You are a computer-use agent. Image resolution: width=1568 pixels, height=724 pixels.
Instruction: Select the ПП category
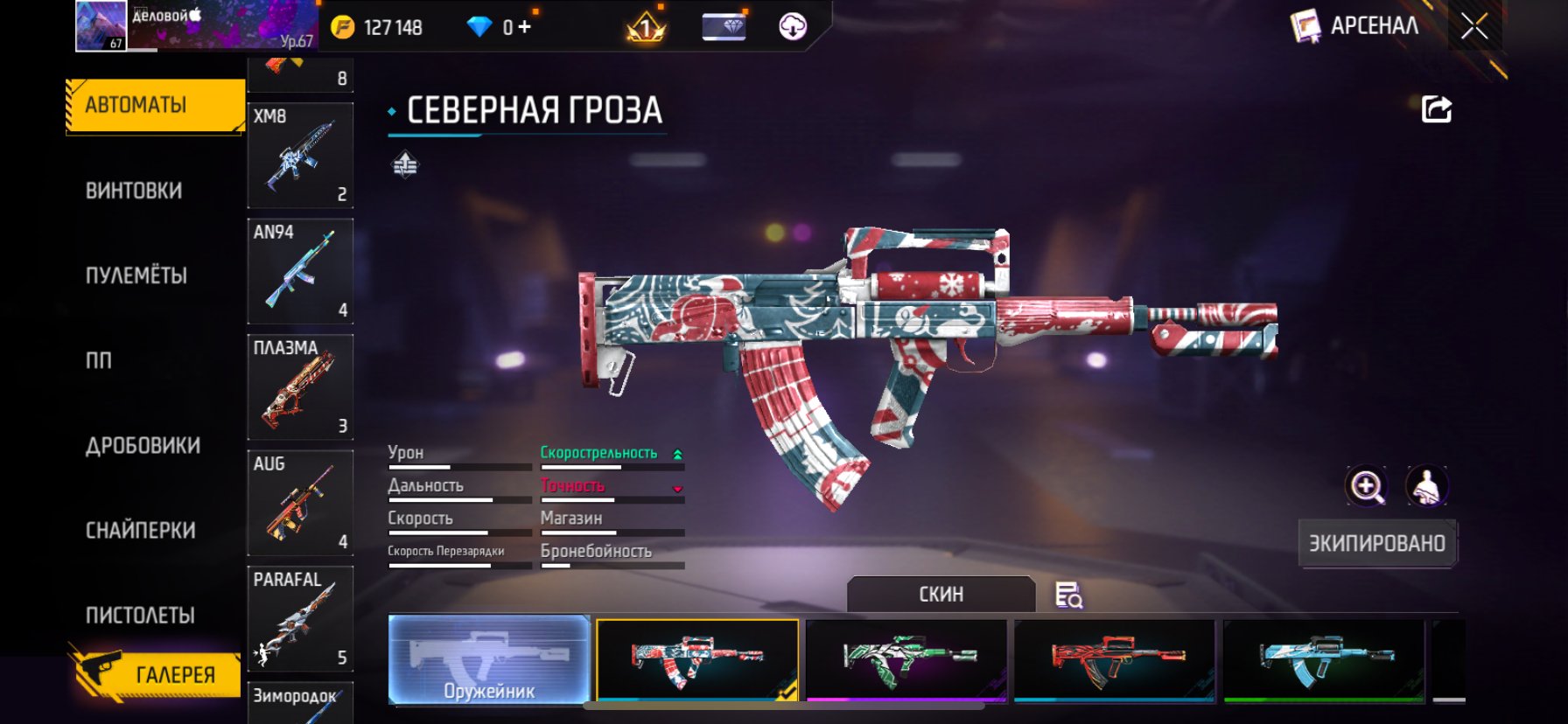coord(99,360)
